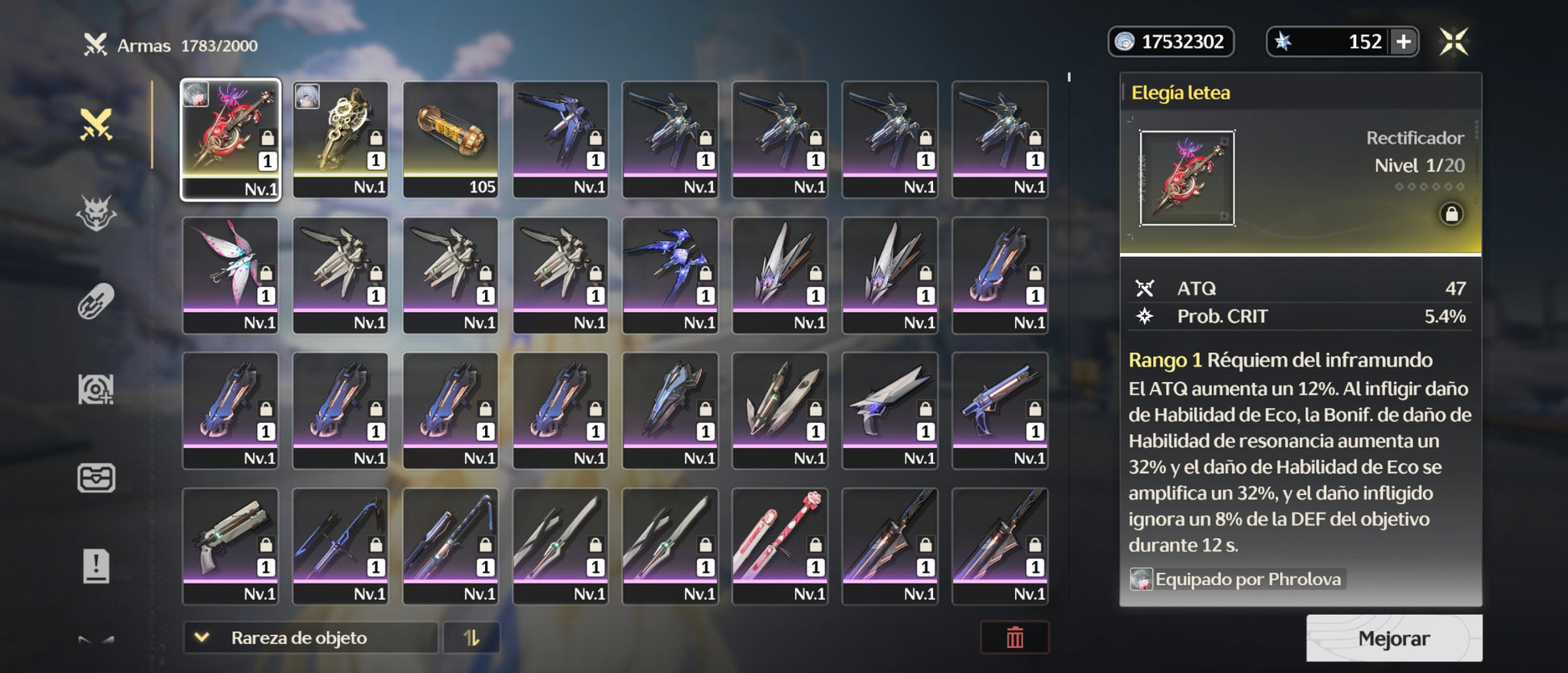Image resolution: width=1568 pixels, height=673 pixels.
Task: Open the red trash can discard mode
Action: pyautogui.click(x=1014, y=638)
